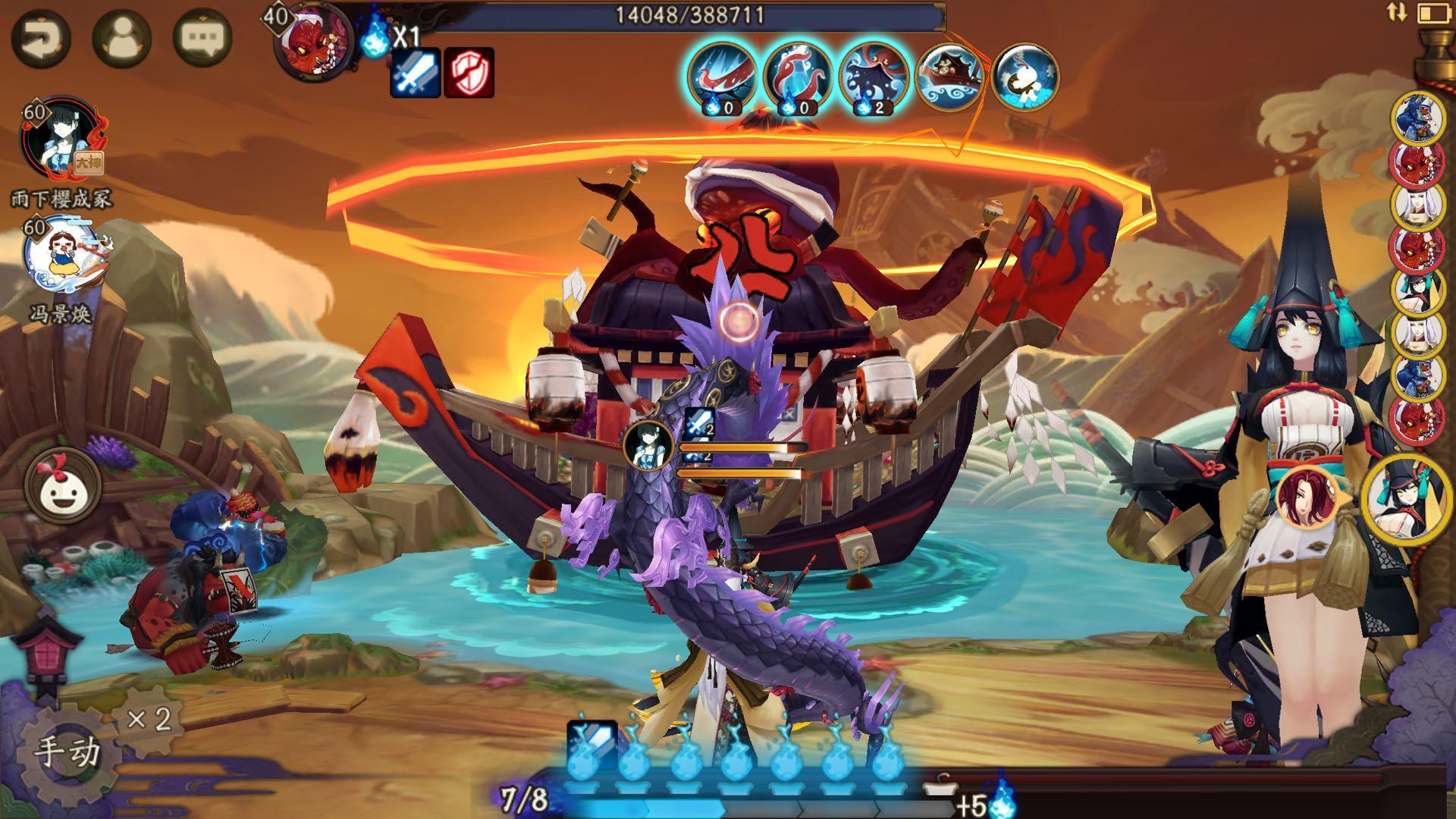Toggle the 手动 manual mode gear

pos(67,752)
